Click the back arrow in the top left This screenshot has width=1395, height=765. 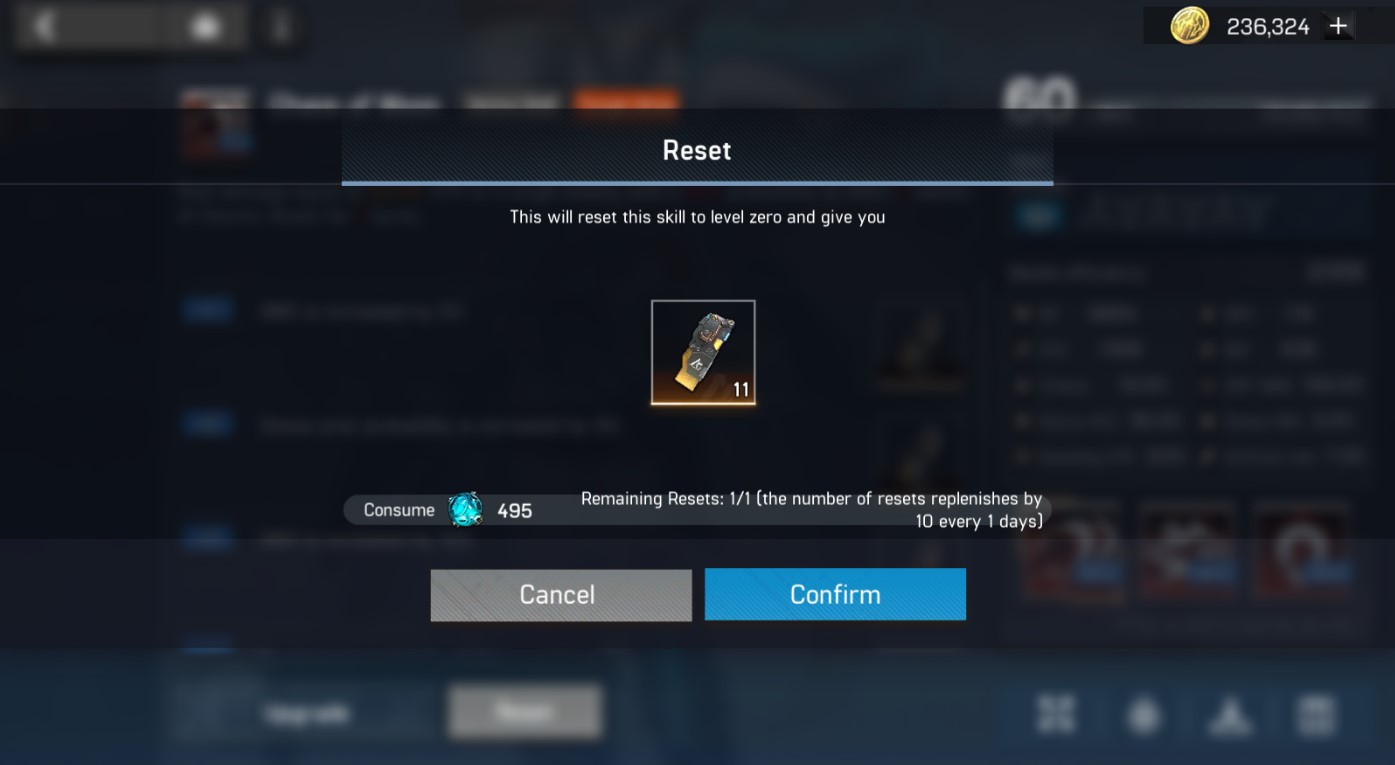tap(42, 25)
